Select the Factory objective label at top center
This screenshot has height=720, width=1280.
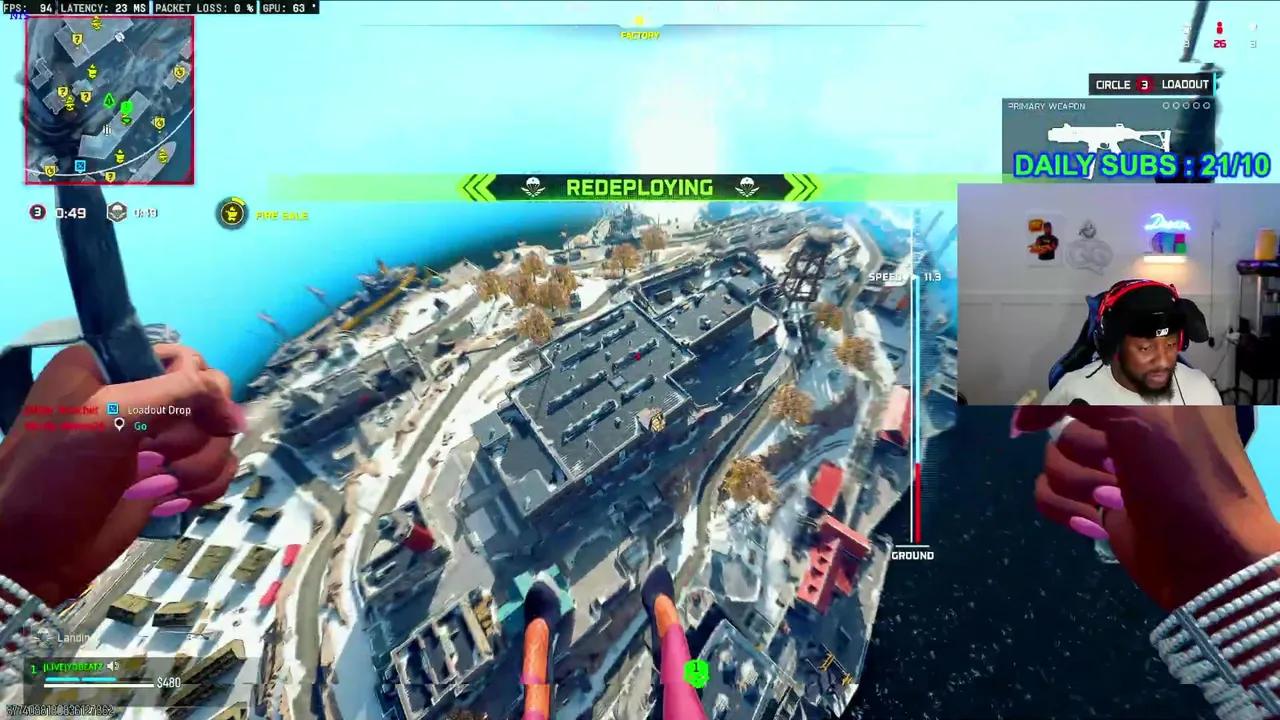[639, 34]
